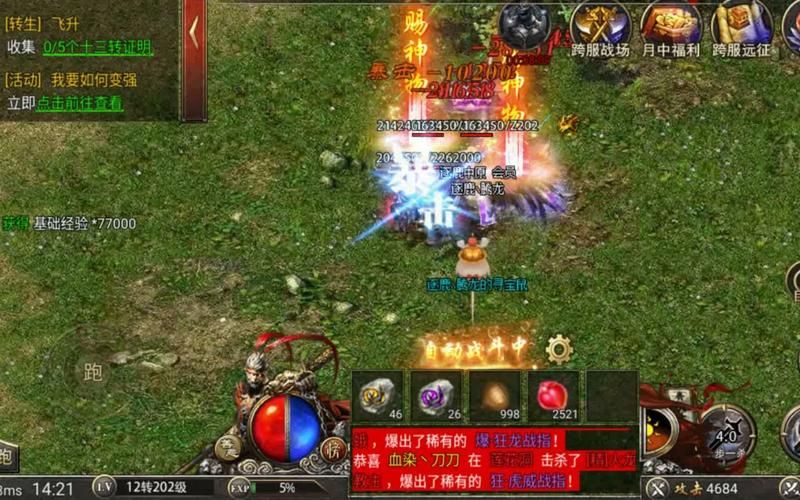This screenshot has height=500, width=800.
Task: Open the 跨服远征 expedition icon
Action: pos(742,28)
